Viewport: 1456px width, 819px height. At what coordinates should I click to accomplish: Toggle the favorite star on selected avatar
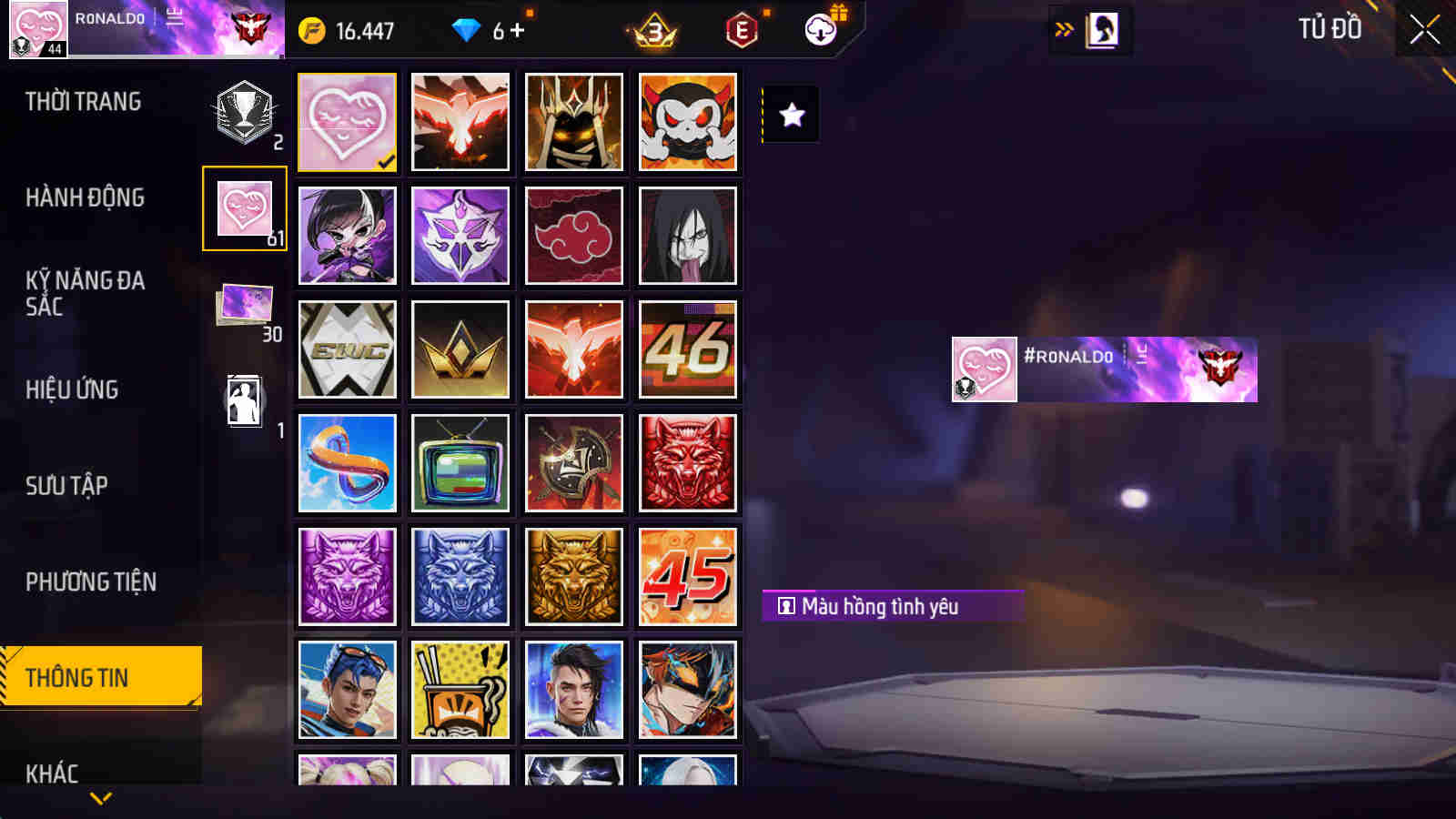pos(791,115)
